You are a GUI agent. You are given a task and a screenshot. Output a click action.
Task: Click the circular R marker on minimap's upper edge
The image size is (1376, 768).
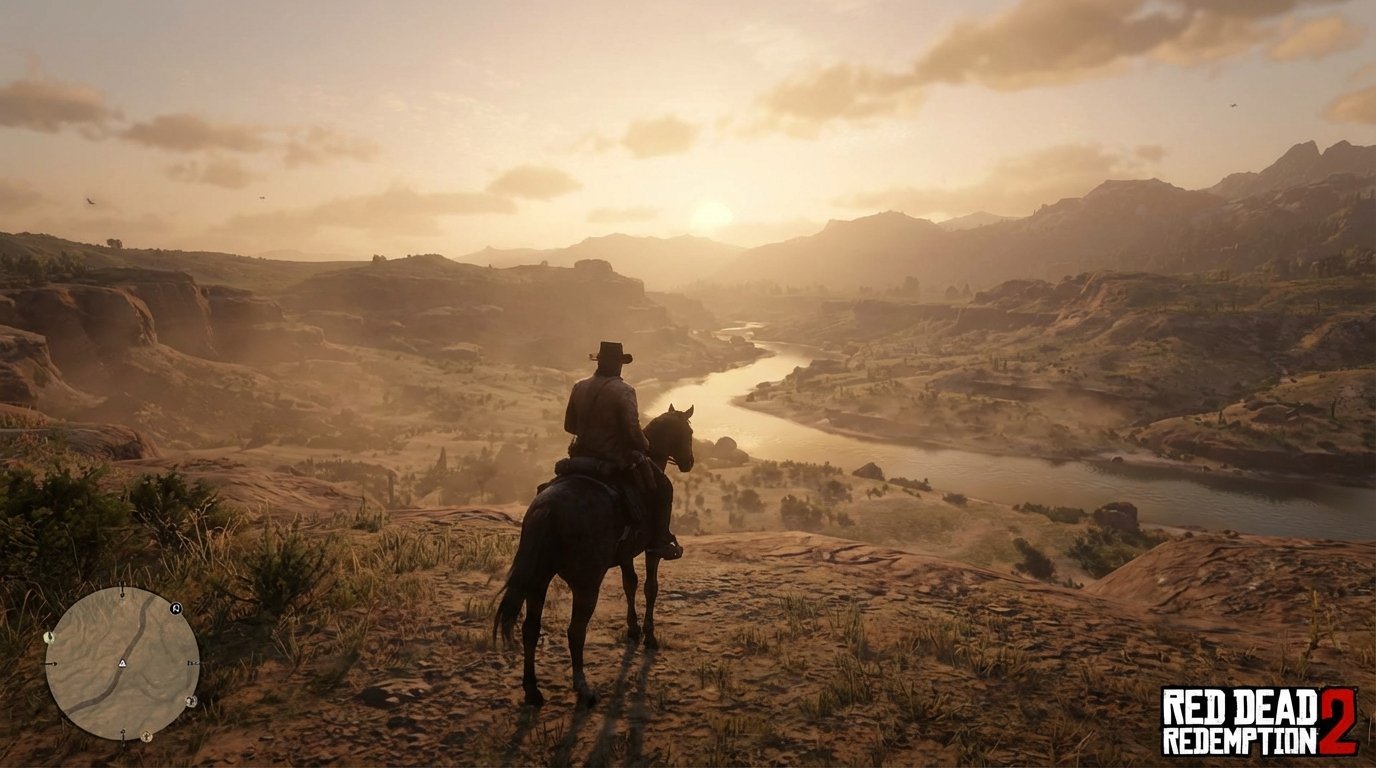(175, 609)
